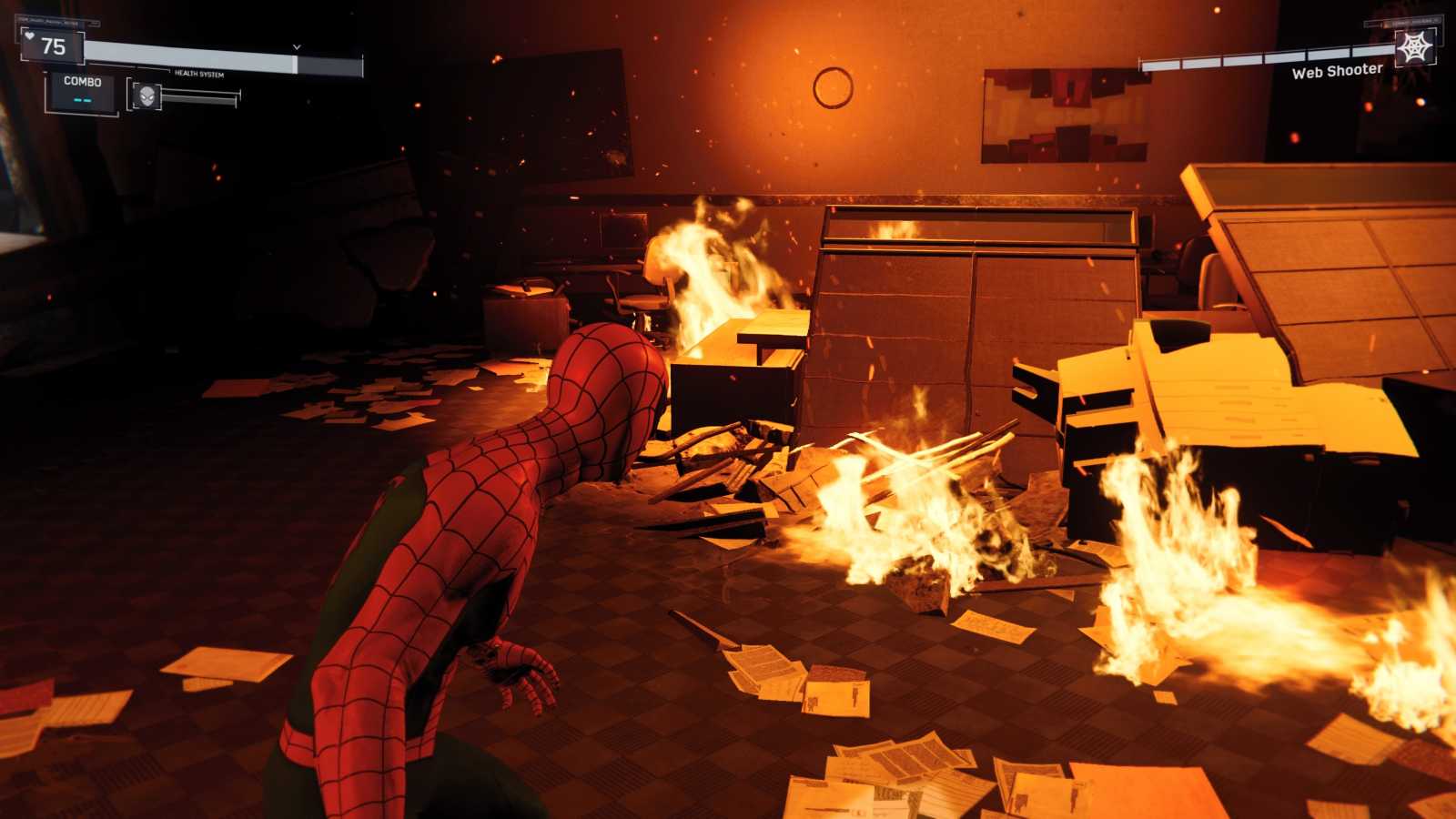This screenshot has width=1456, height=819.
Task: Click the Spider-Man mask icon beside the Focus bar
Action: [148, 96]
